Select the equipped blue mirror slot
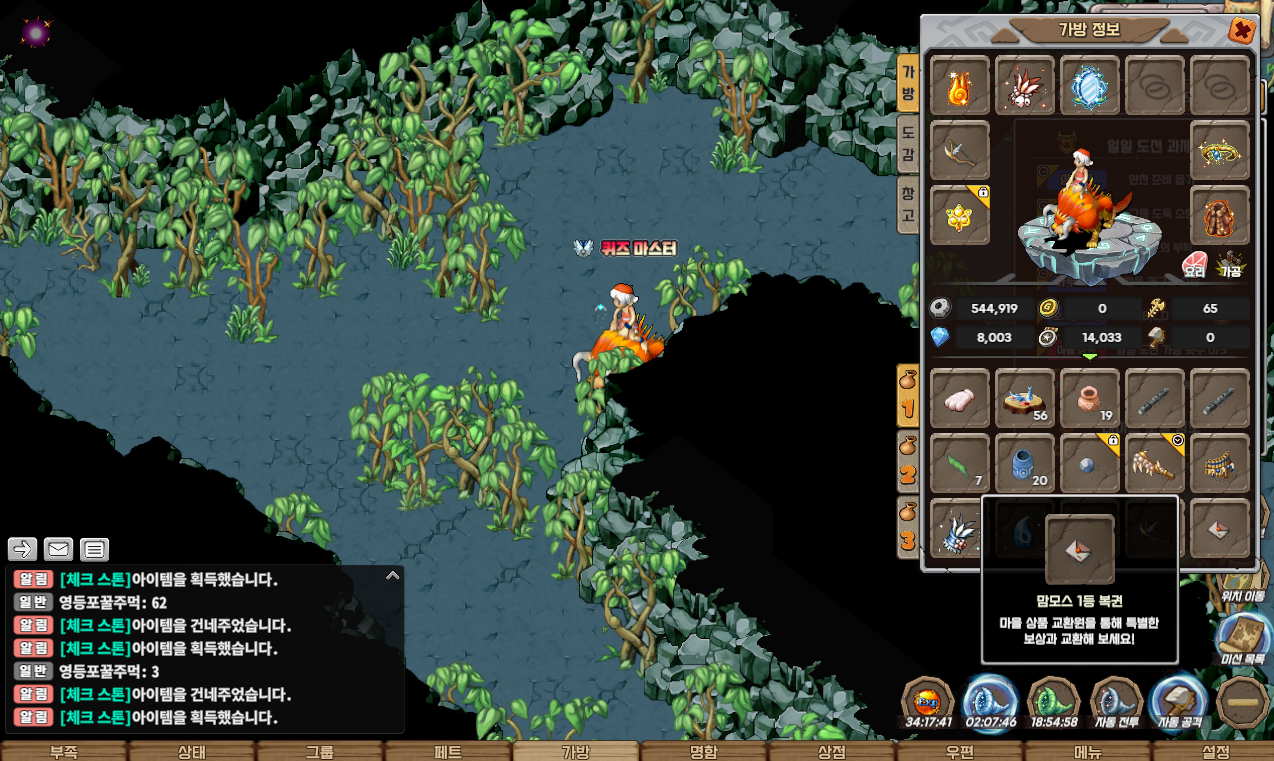 1089,86
